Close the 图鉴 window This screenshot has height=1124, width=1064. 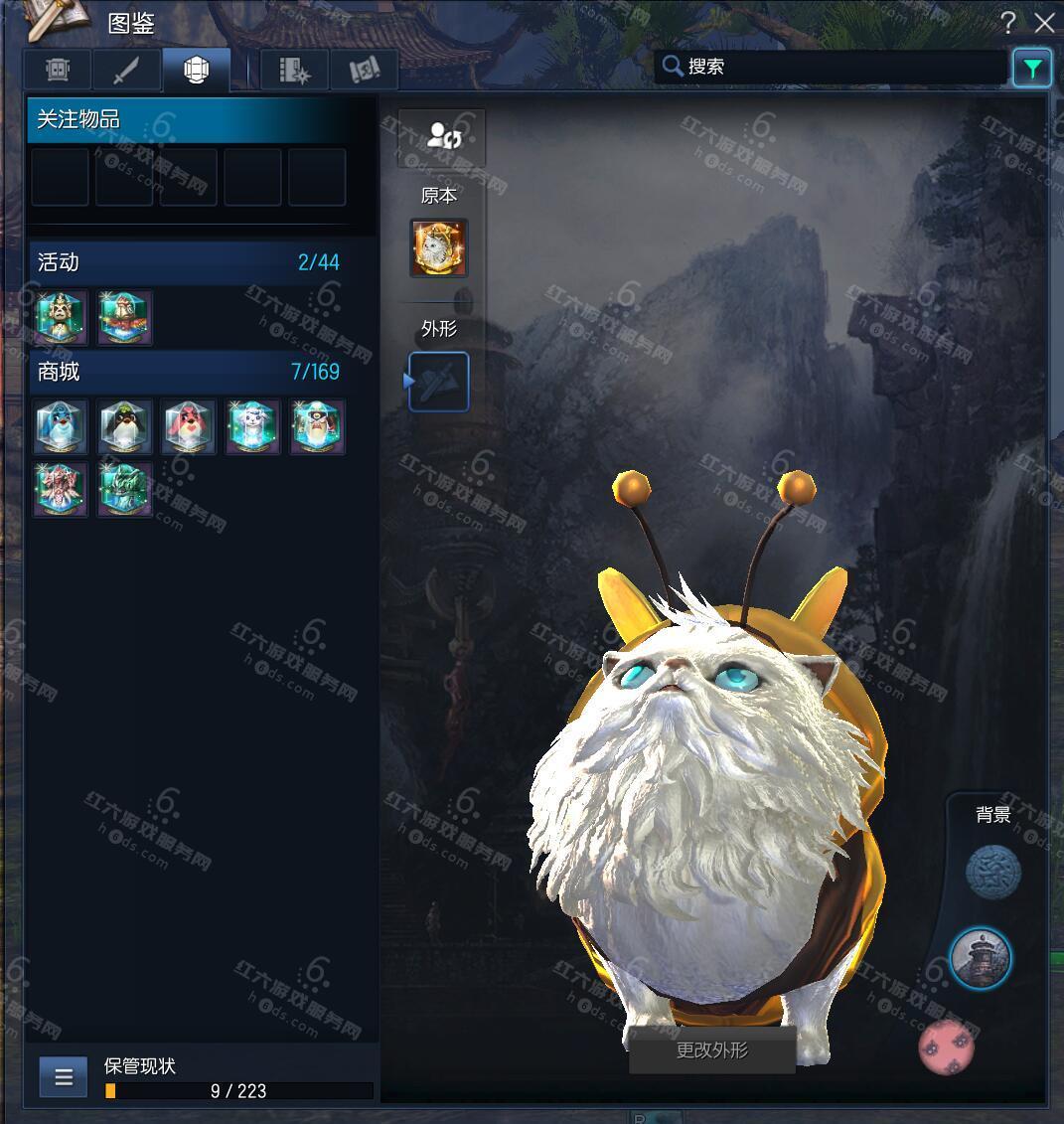pos(1044,23)
